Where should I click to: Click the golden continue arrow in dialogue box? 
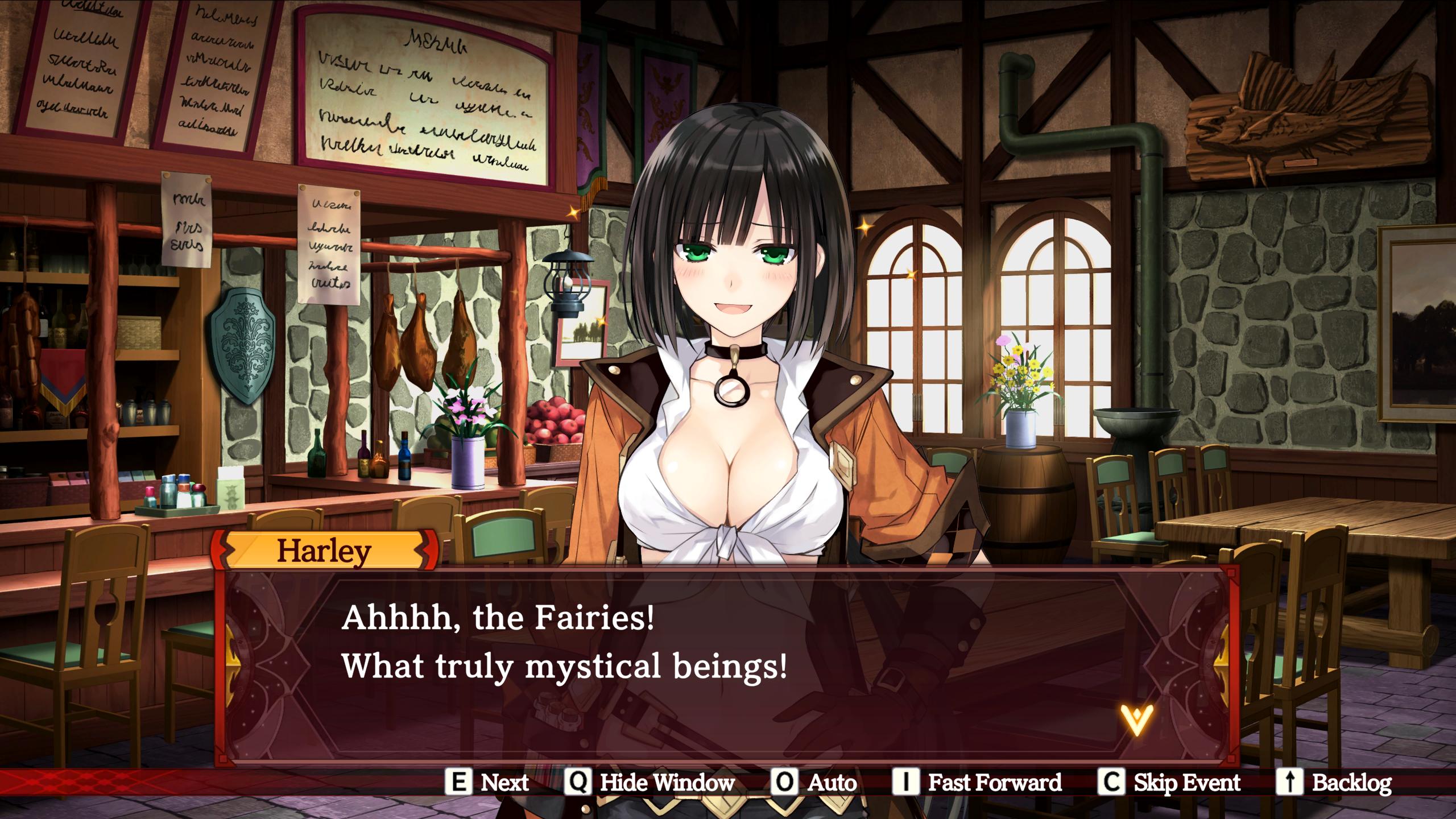pos(1136,720)
